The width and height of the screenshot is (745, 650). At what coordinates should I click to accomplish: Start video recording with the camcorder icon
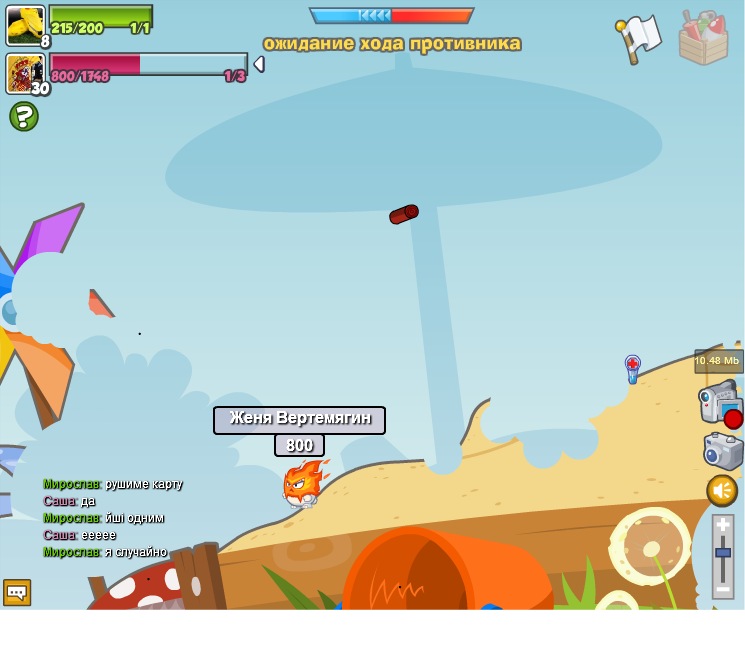[720, 402]
